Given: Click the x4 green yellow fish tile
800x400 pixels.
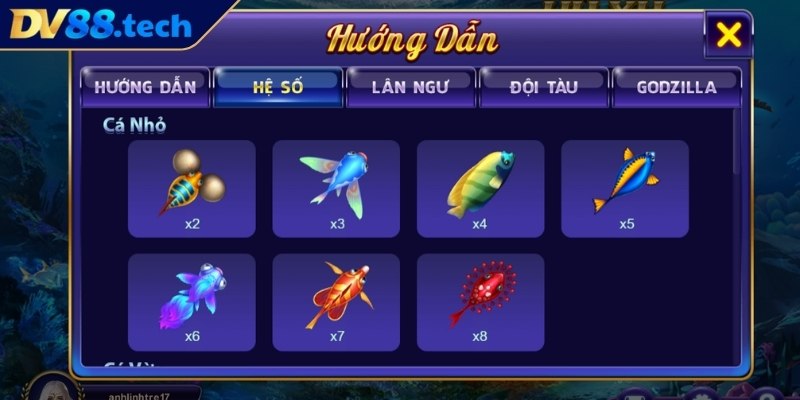Looking at the screenshot, I should (x=480, y=188).
